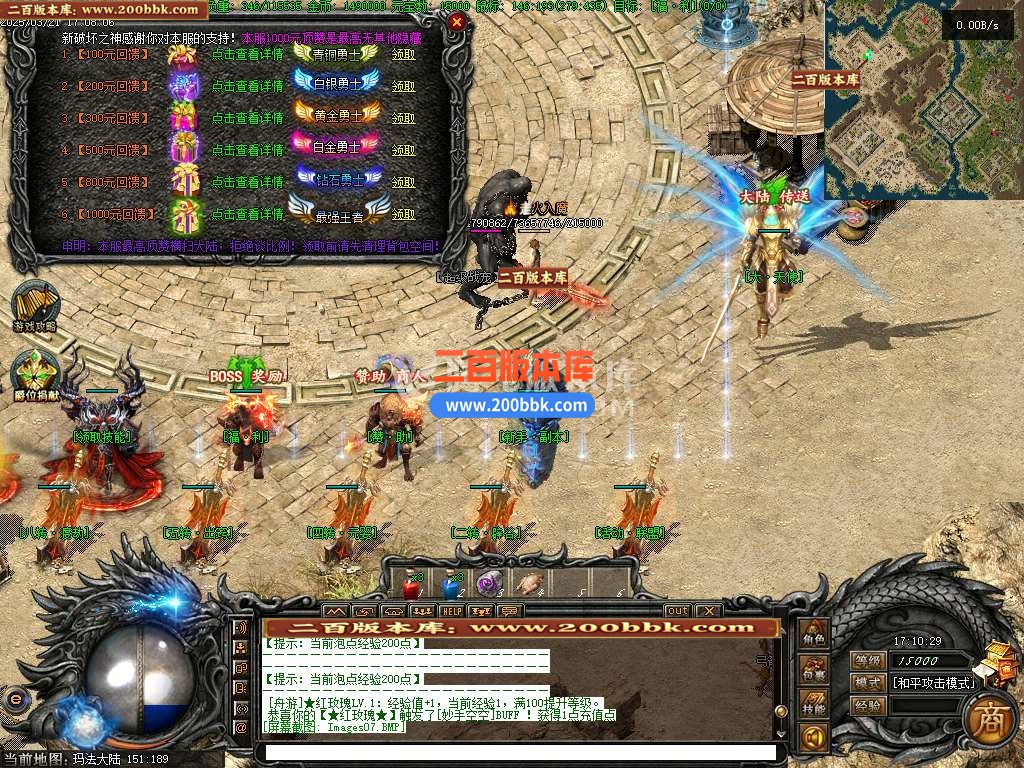Open the 包裹 bag inventory

point(814,672)
